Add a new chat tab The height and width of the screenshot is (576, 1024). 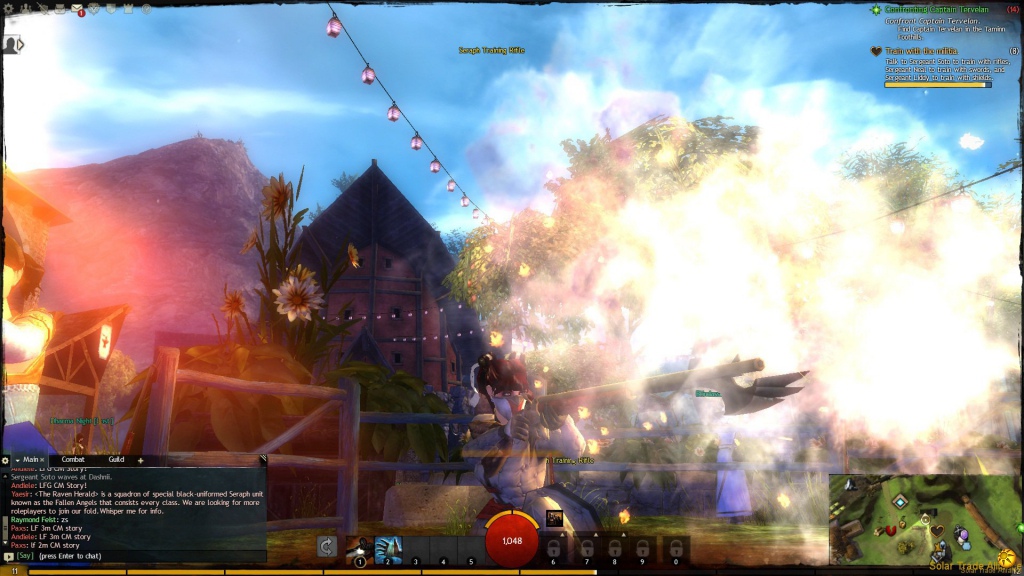click(140, 460)
